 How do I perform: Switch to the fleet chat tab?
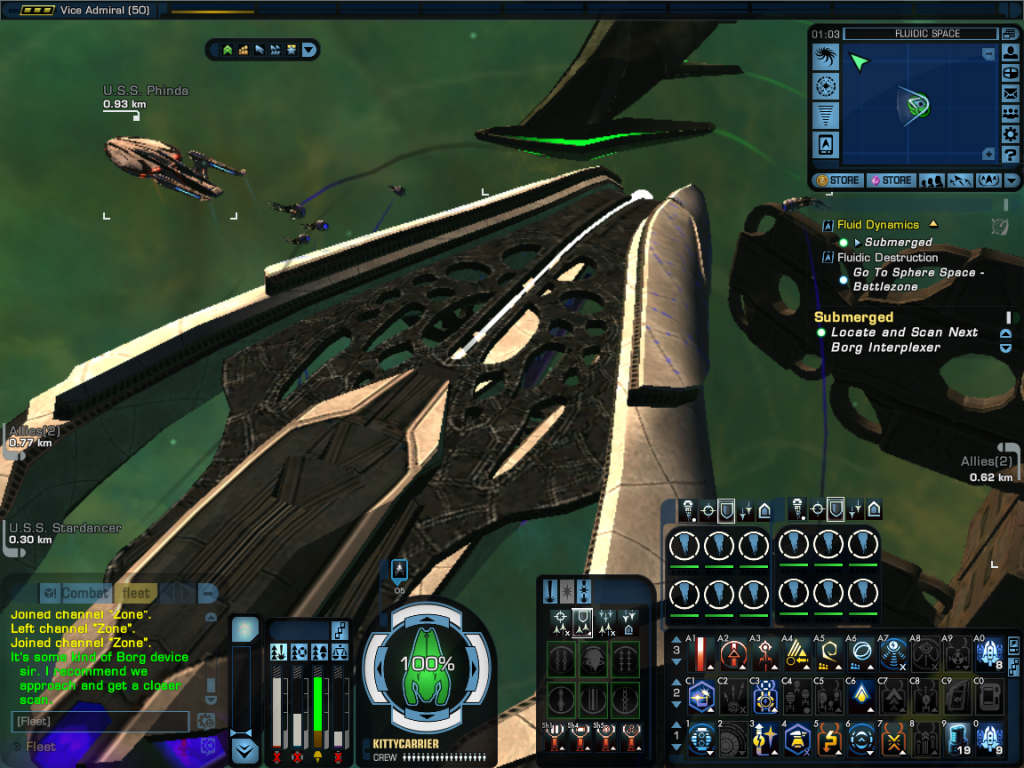136,594
